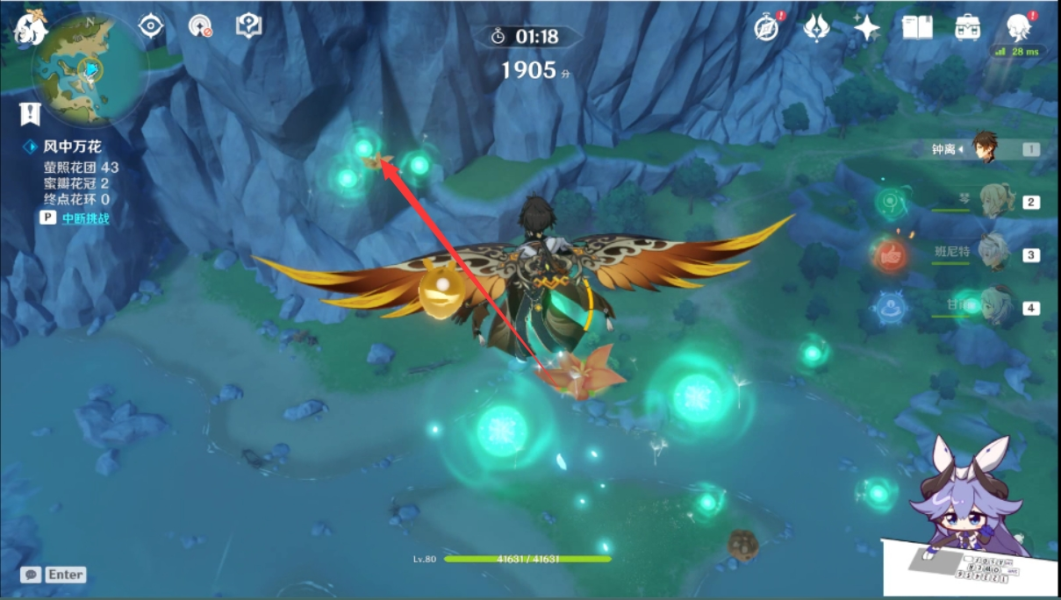
Task: Toggle the elemental sight eye icon
Action: click(150, 25)
